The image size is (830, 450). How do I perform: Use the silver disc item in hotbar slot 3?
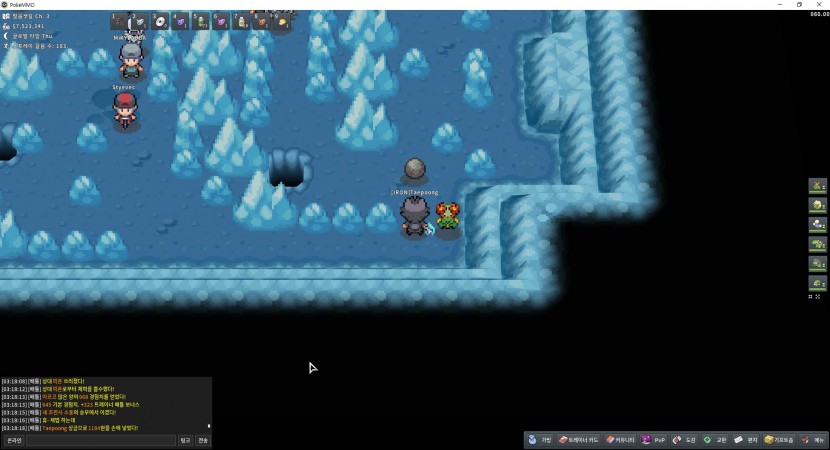[160, 21]
